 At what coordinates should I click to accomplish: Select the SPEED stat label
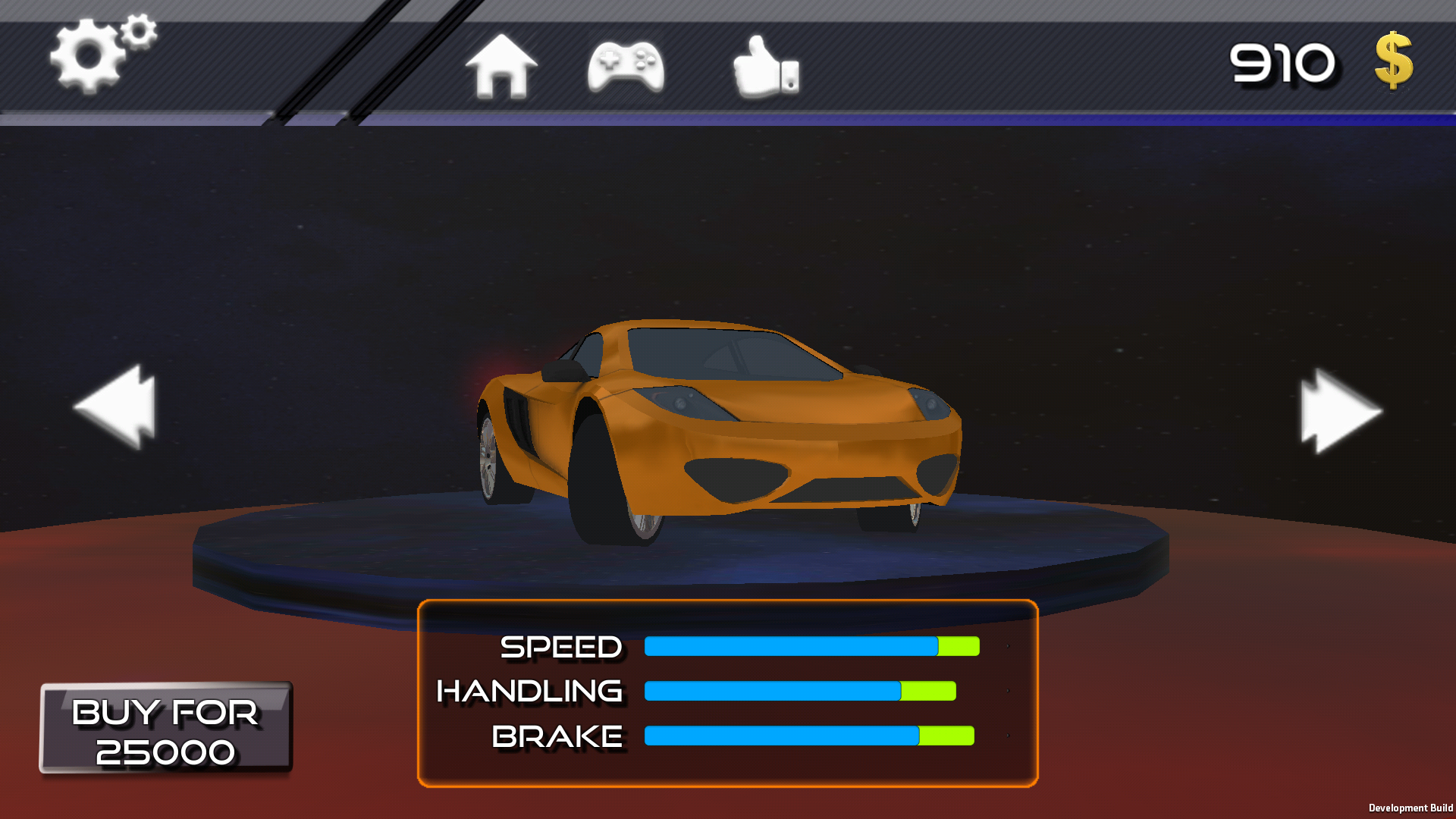coord(561,648)
